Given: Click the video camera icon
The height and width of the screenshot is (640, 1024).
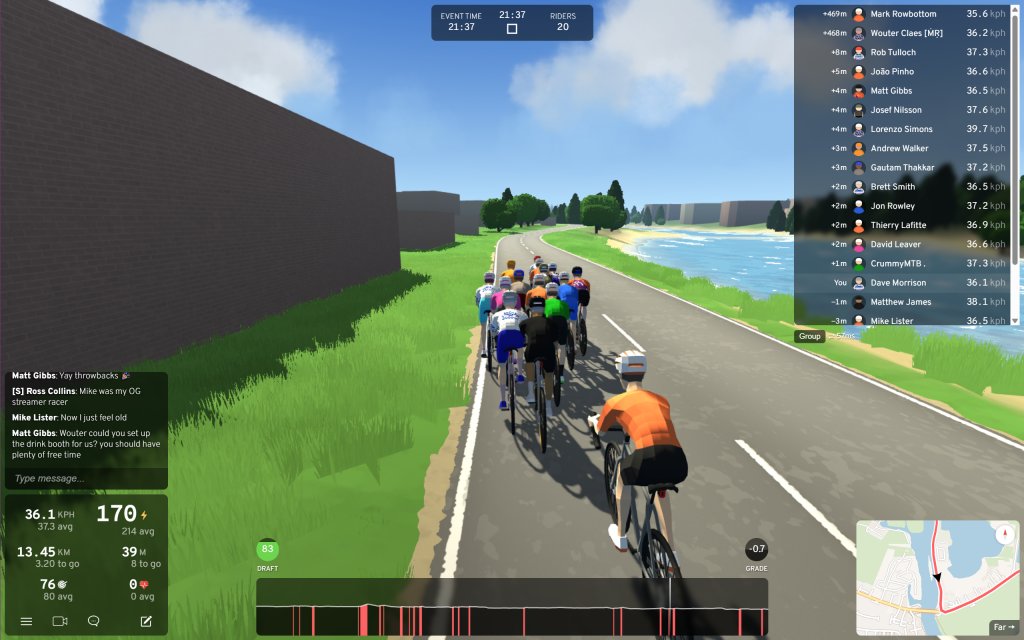Looking at the screenshot, I should [60, 621].
